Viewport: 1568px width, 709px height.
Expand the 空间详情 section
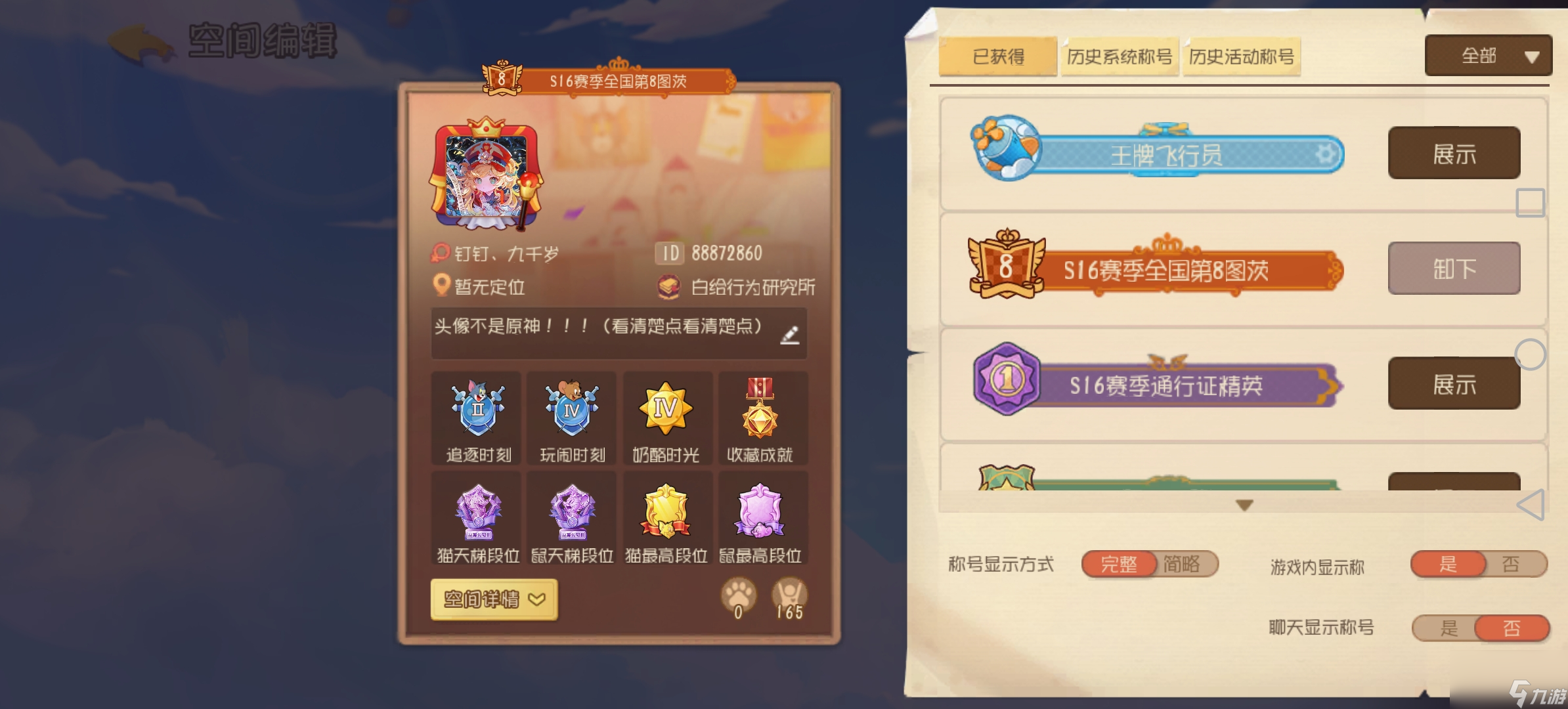pos(492,599)
